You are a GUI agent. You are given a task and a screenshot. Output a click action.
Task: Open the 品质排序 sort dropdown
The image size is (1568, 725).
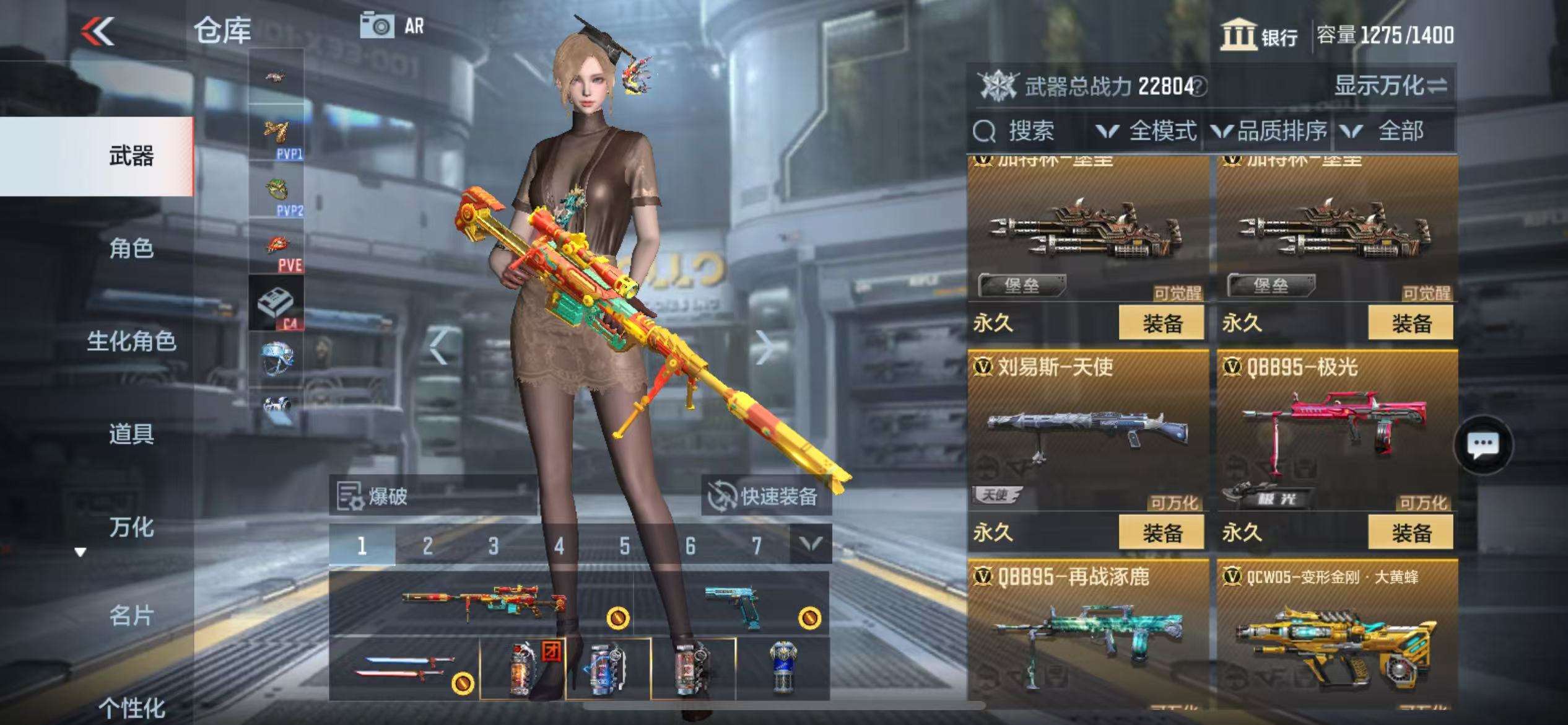(1269, 131)
